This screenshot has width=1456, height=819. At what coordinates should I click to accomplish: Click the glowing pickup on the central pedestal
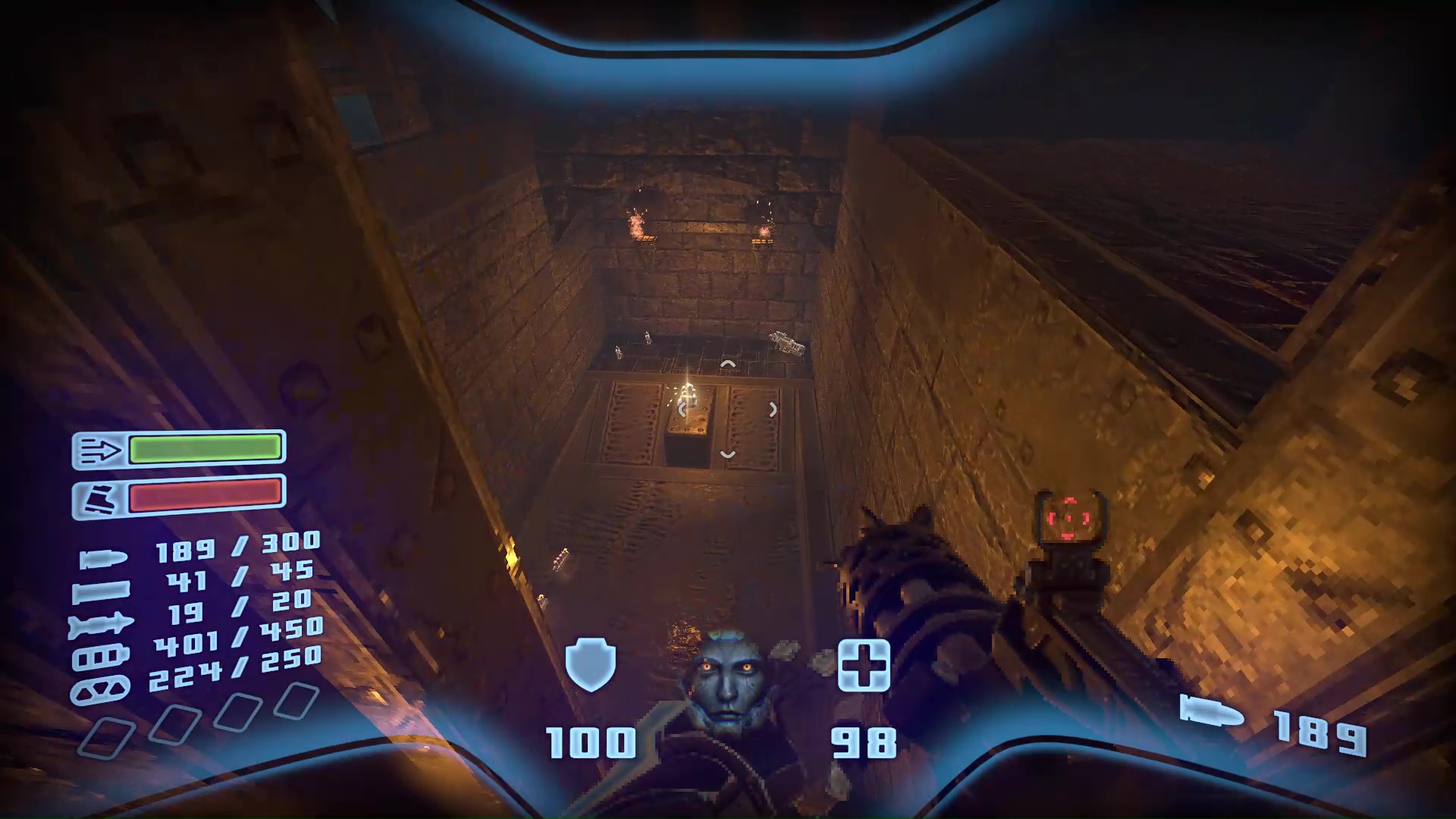pos(688,393)
